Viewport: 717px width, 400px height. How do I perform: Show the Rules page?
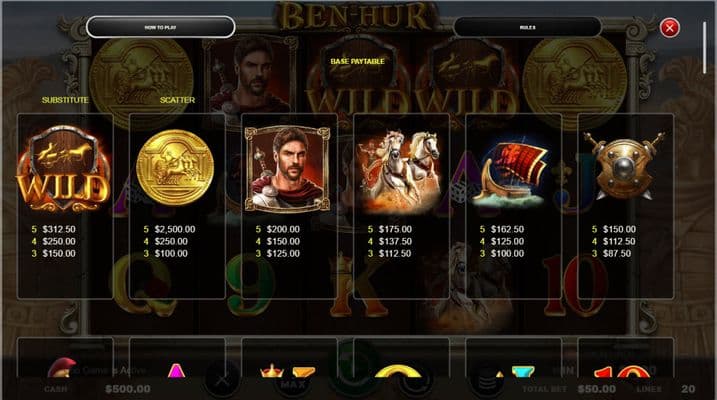pos(527,27)
